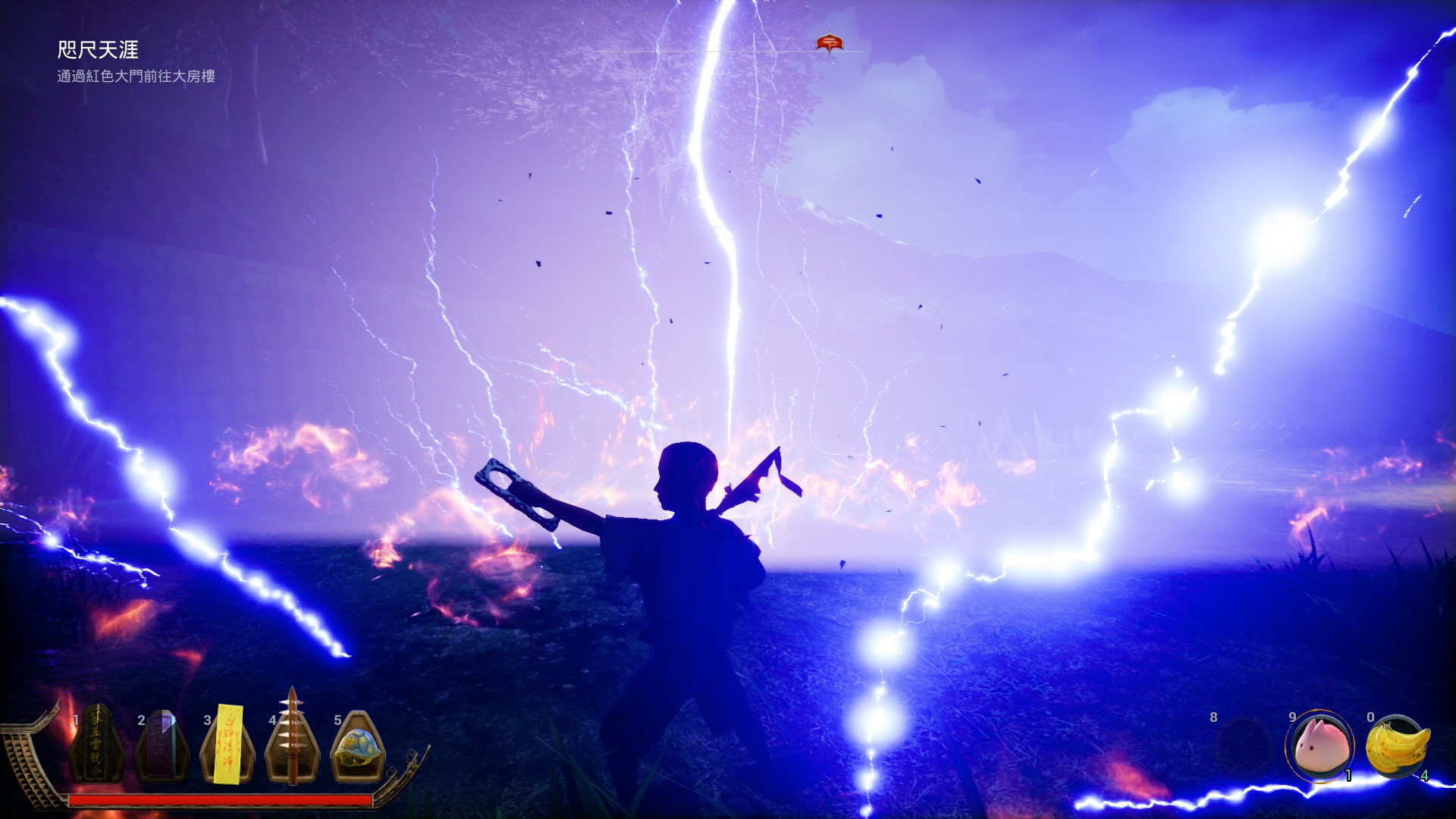Click the hotbar number 5 label

point(336,721)
